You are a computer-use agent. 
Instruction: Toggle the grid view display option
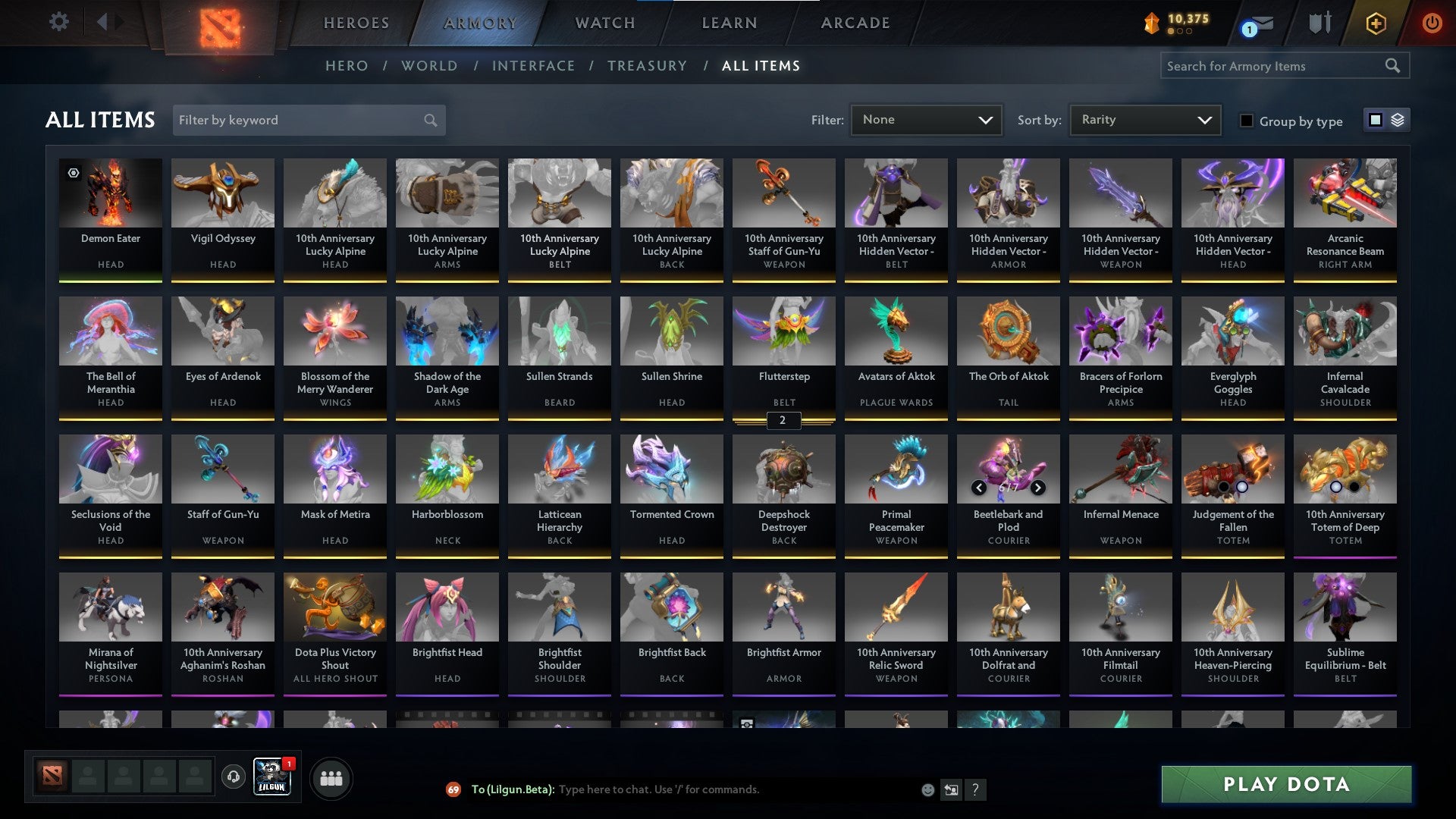coord(1375,120)
